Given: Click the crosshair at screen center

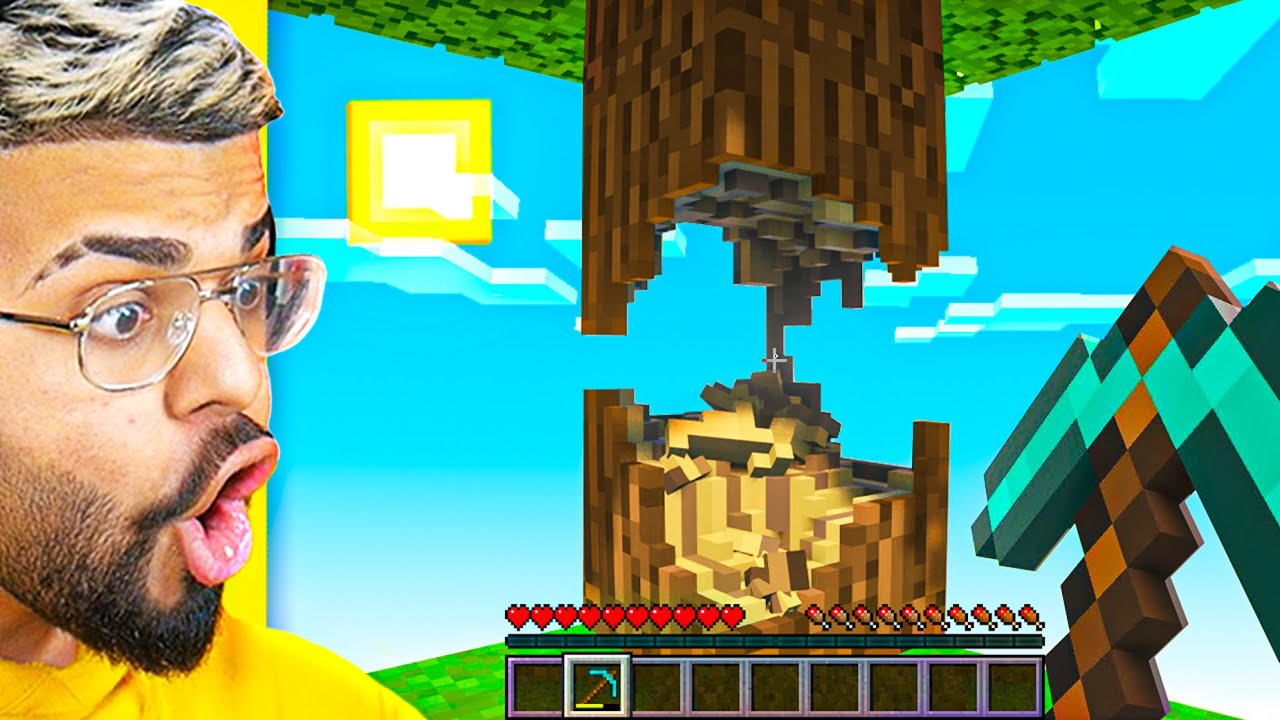Looking at the screenshot, I should click(773, 360).
